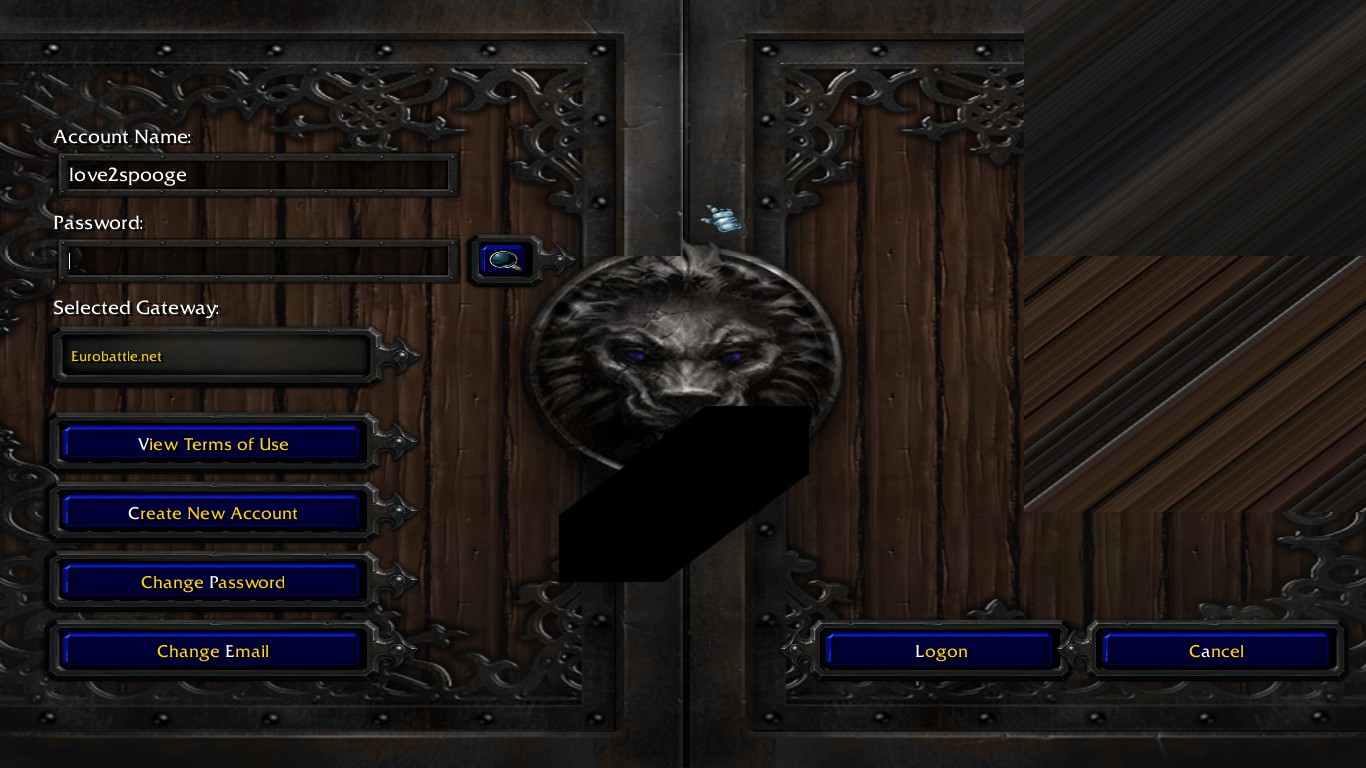Screen dimensions: 1366x768
Task: Click Create New Account
Action: [x=212, y=512]
